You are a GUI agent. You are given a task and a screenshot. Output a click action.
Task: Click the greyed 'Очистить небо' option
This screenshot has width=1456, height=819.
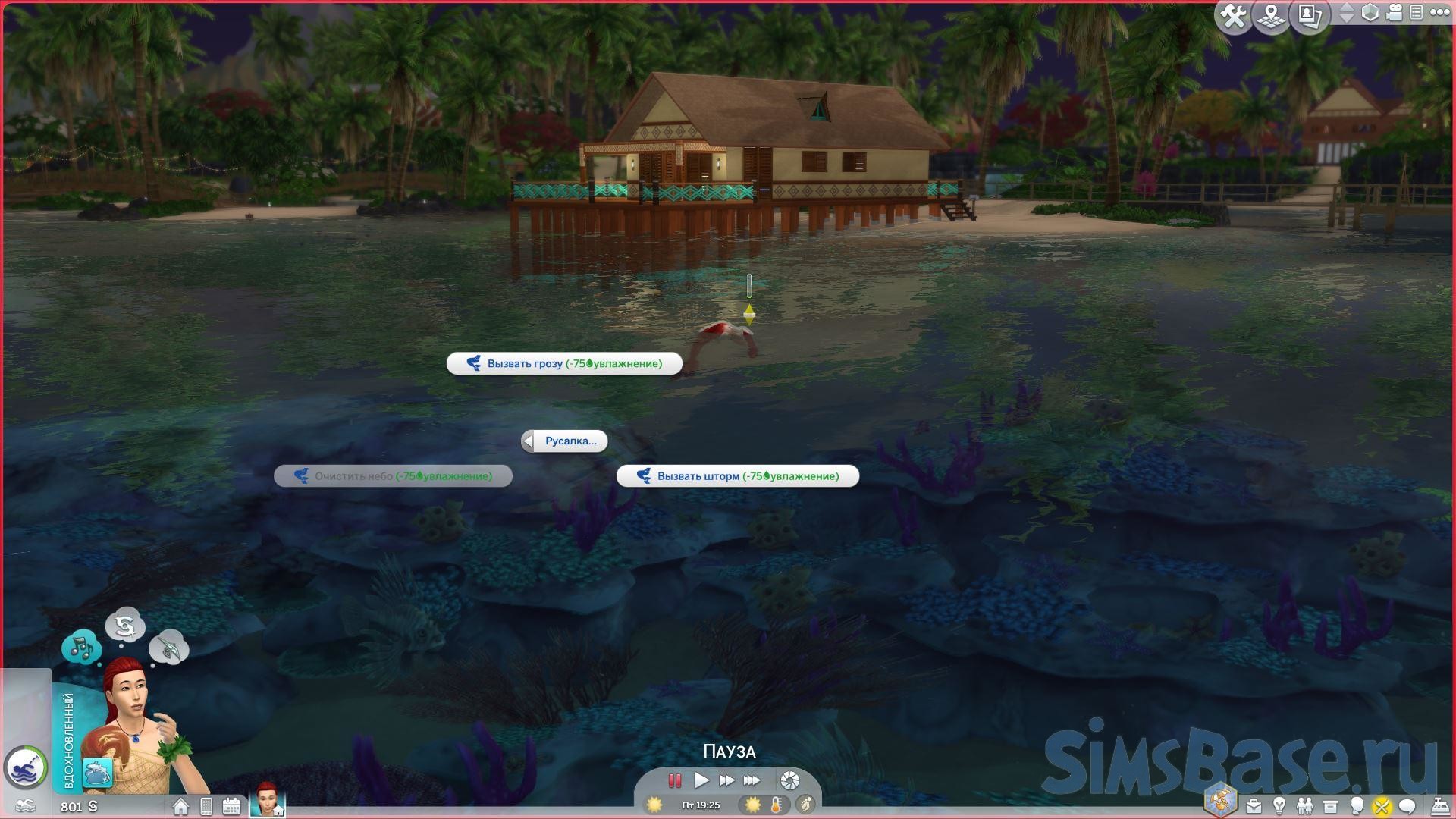click(x=393, y=476)
